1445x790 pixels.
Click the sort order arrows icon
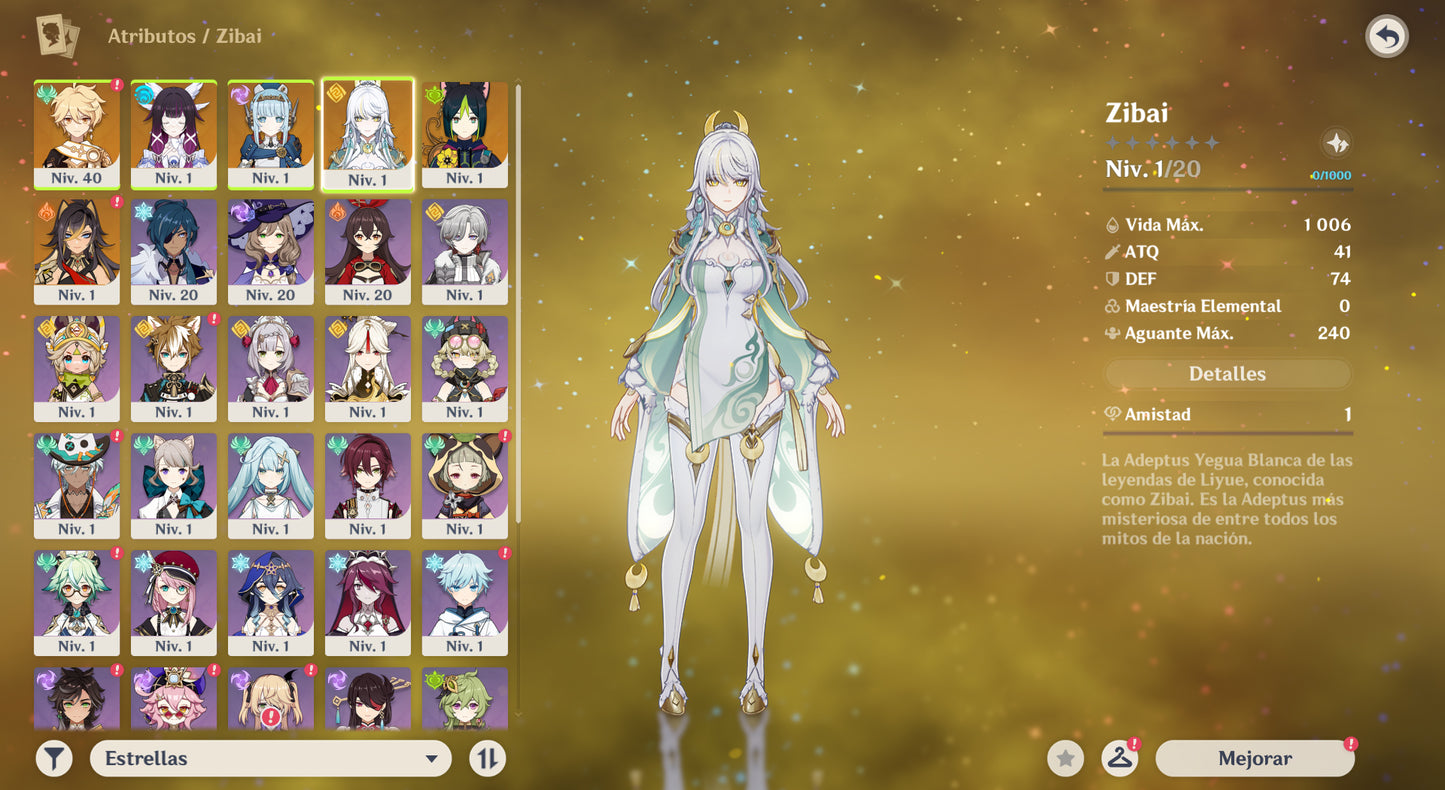(x=487, y=758)
